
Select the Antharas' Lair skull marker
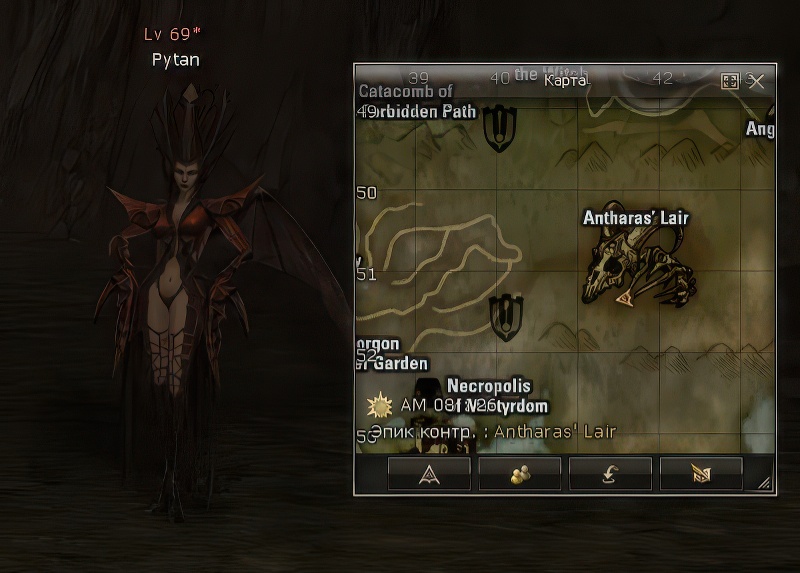coord(638,268)
